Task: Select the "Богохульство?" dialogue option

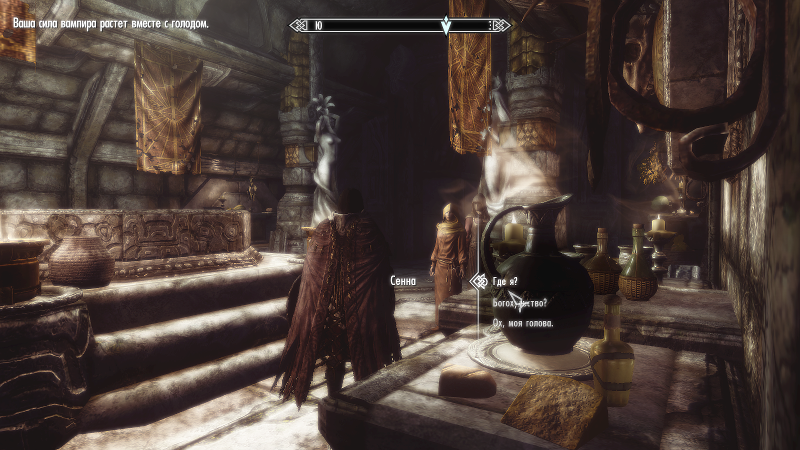Action: click(520, 303)
